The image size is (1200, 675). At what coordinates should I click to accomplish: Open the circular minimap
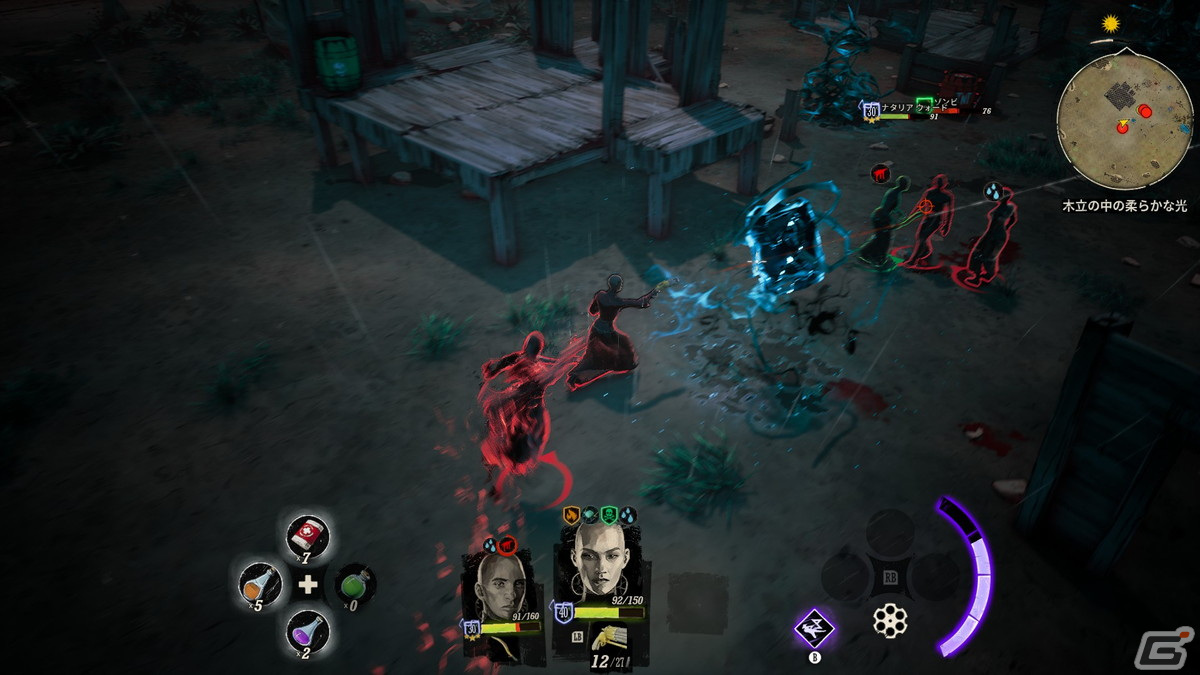1124,121
